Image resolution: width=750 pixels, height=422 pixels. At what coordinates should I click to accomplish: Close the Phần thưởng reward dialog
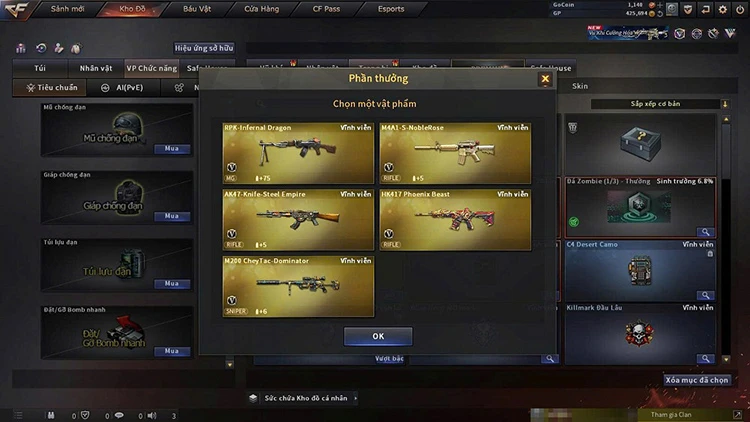(x=545, y=79)
